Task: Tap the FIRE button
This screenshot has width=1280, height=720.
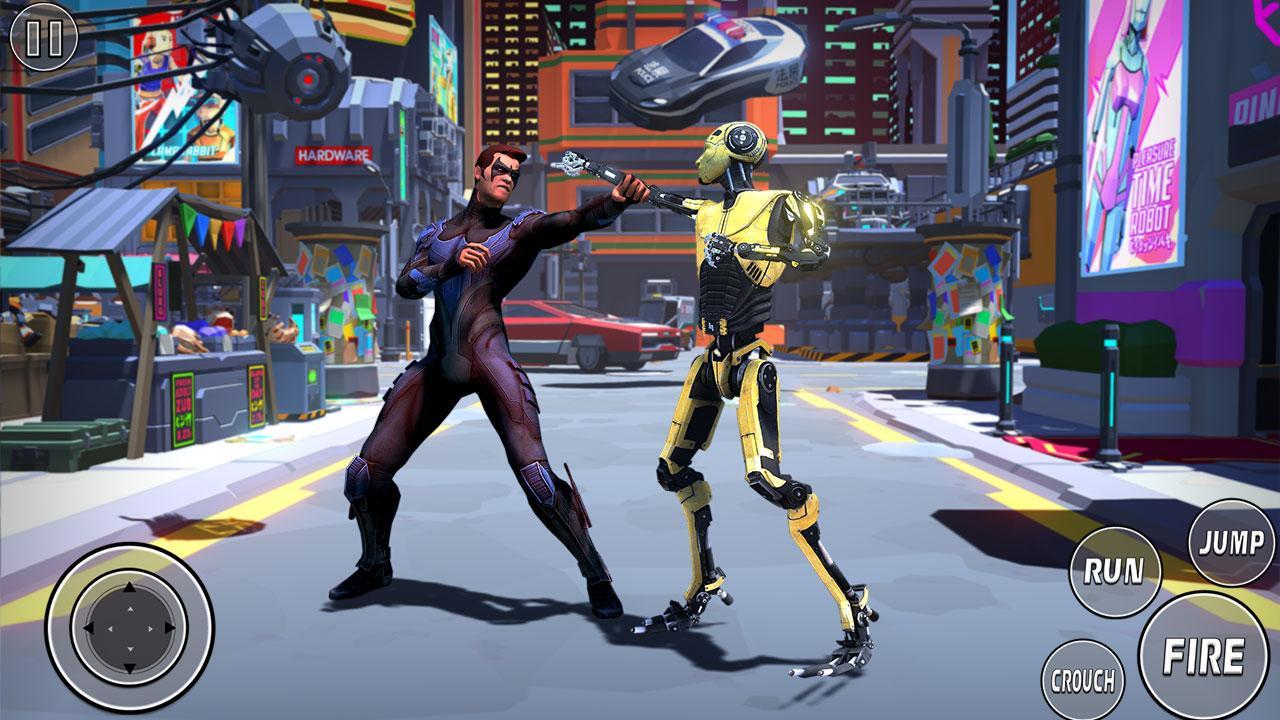Action: (x=1203, y=656)
